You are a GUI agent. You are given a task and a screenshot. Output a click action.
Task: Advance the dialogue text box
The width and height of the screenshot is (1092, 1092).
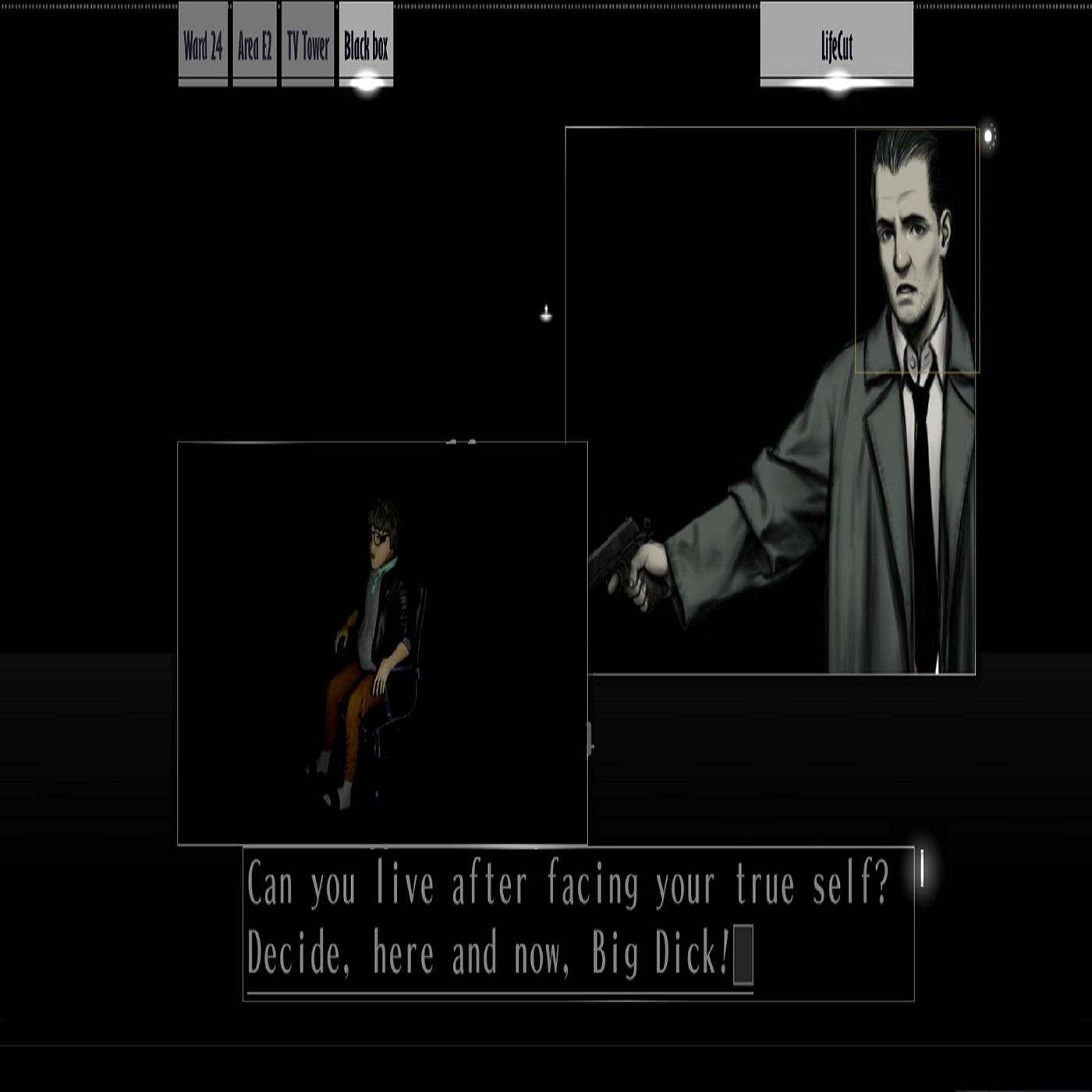tap(578, 923)
